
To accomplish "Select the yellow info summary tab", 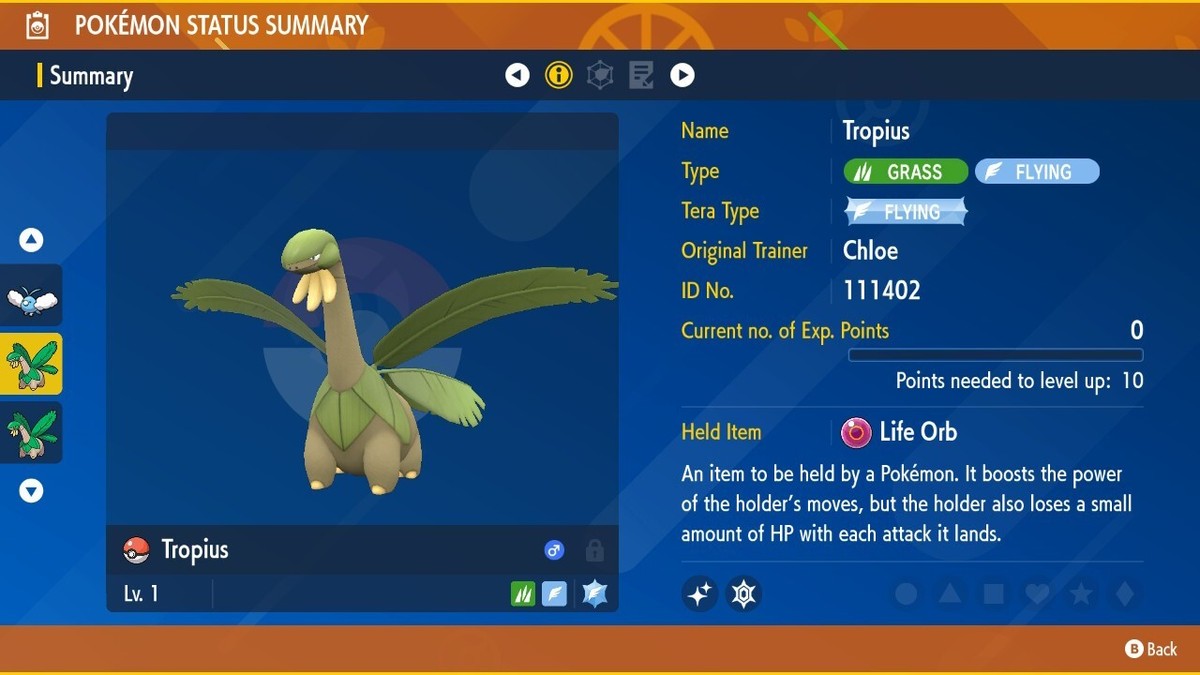I will (x=558, y=75).
